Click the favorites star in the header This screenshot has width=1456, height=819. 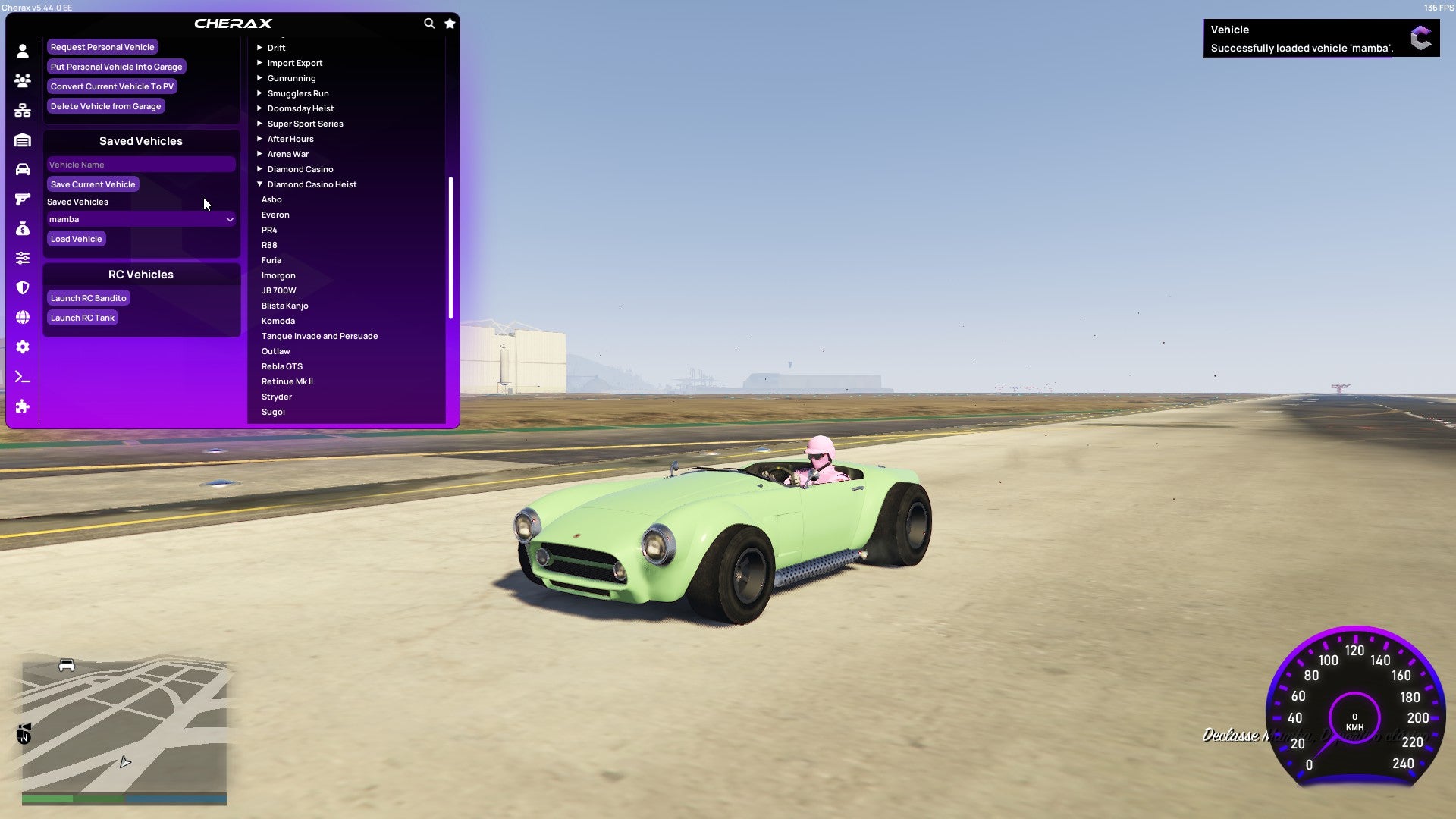pyautogui.click(x=450, y=24)
